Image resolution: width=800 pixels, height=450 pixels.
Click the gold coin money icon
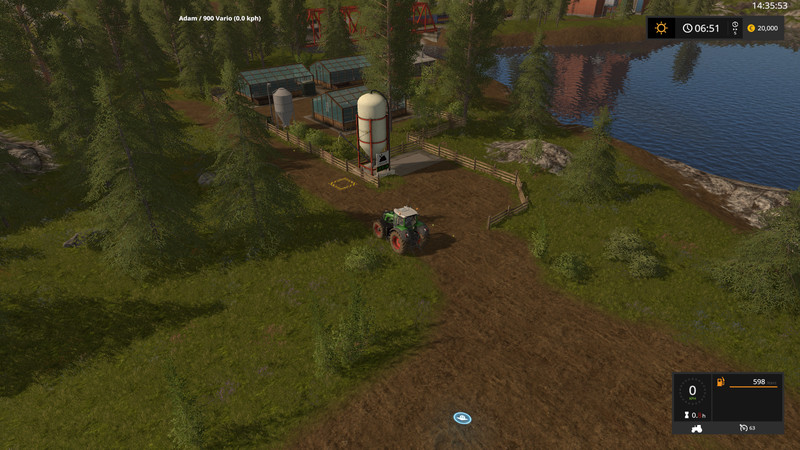coord(750,28)
